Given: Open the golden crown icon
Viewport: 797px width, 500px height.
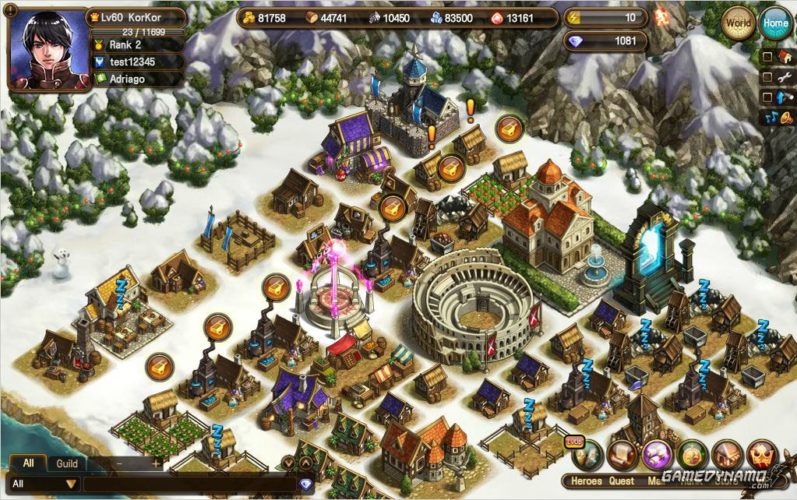Looking at the screenshot, I should (x=762, y=455).
